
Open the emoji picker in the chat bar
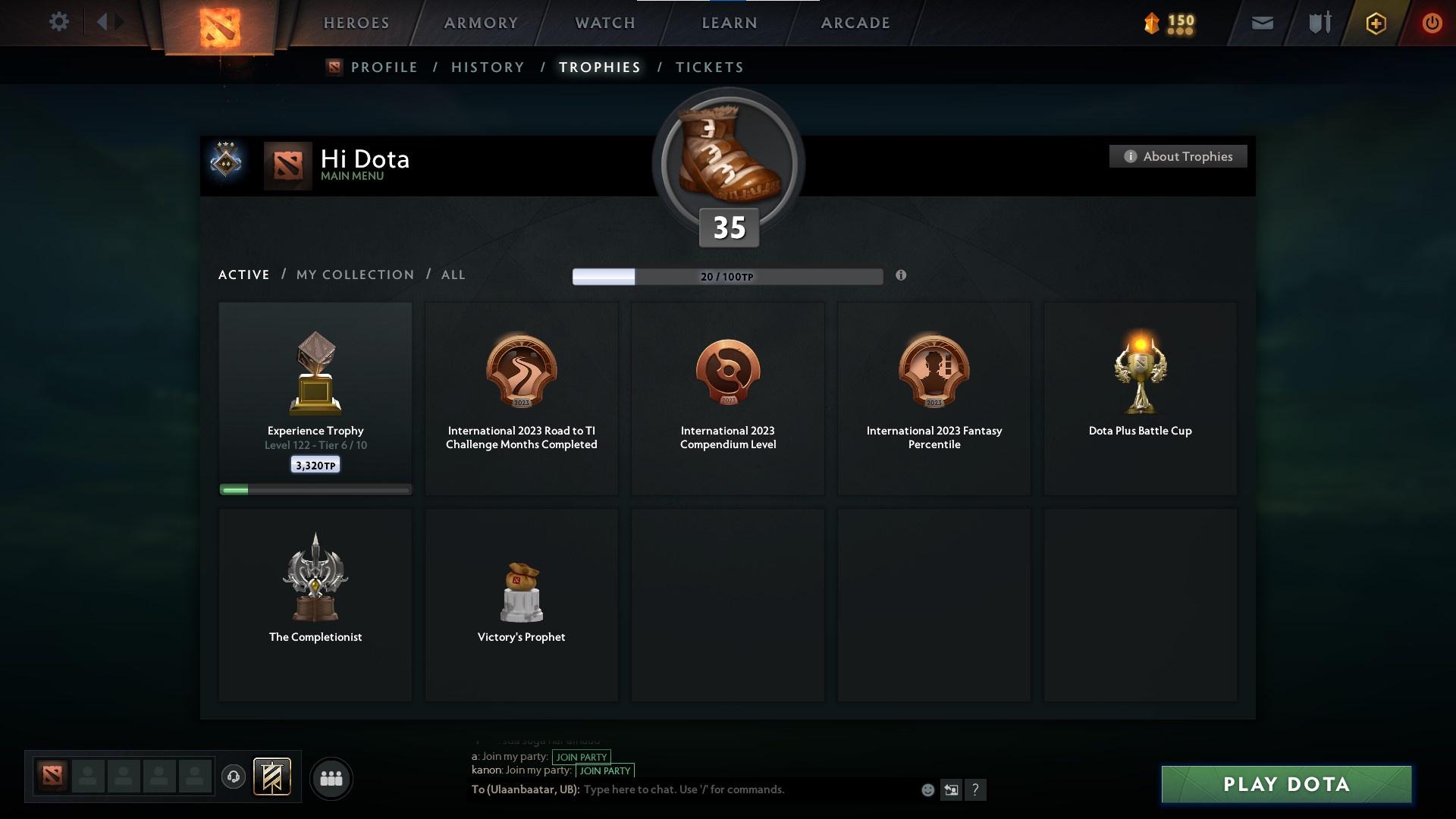[927, 789]
